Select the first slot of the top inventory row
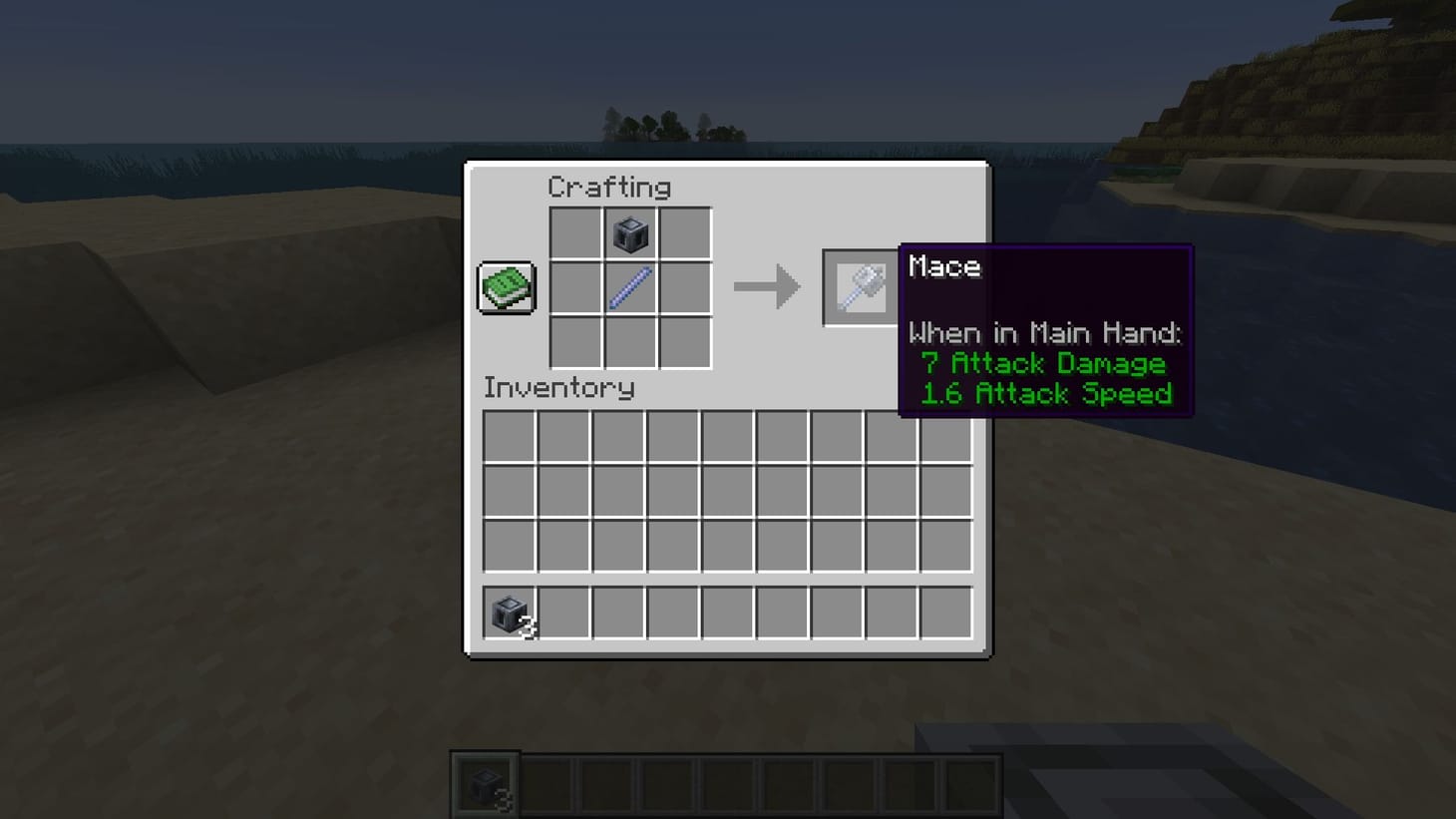 tap(508, 437)
